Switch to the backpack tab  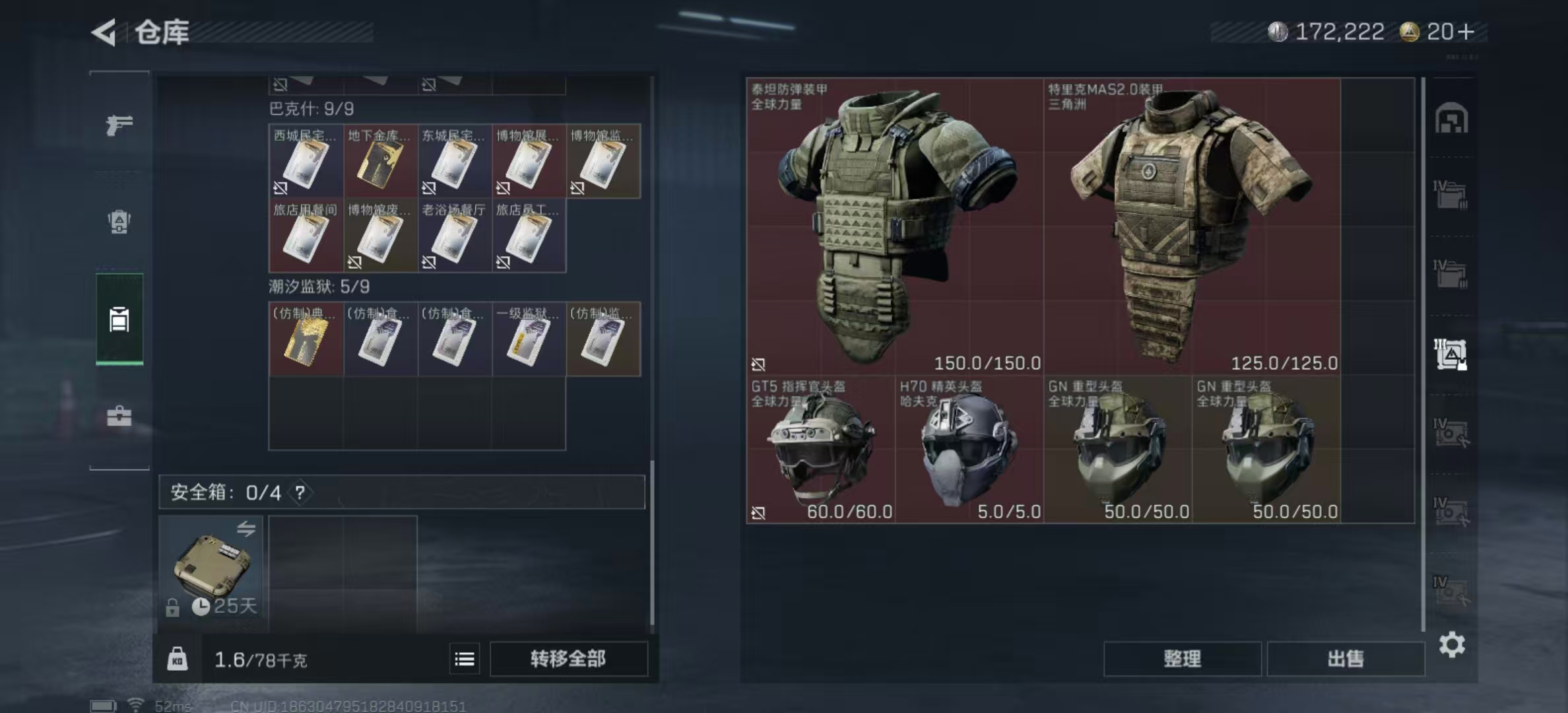click(119, 222)
